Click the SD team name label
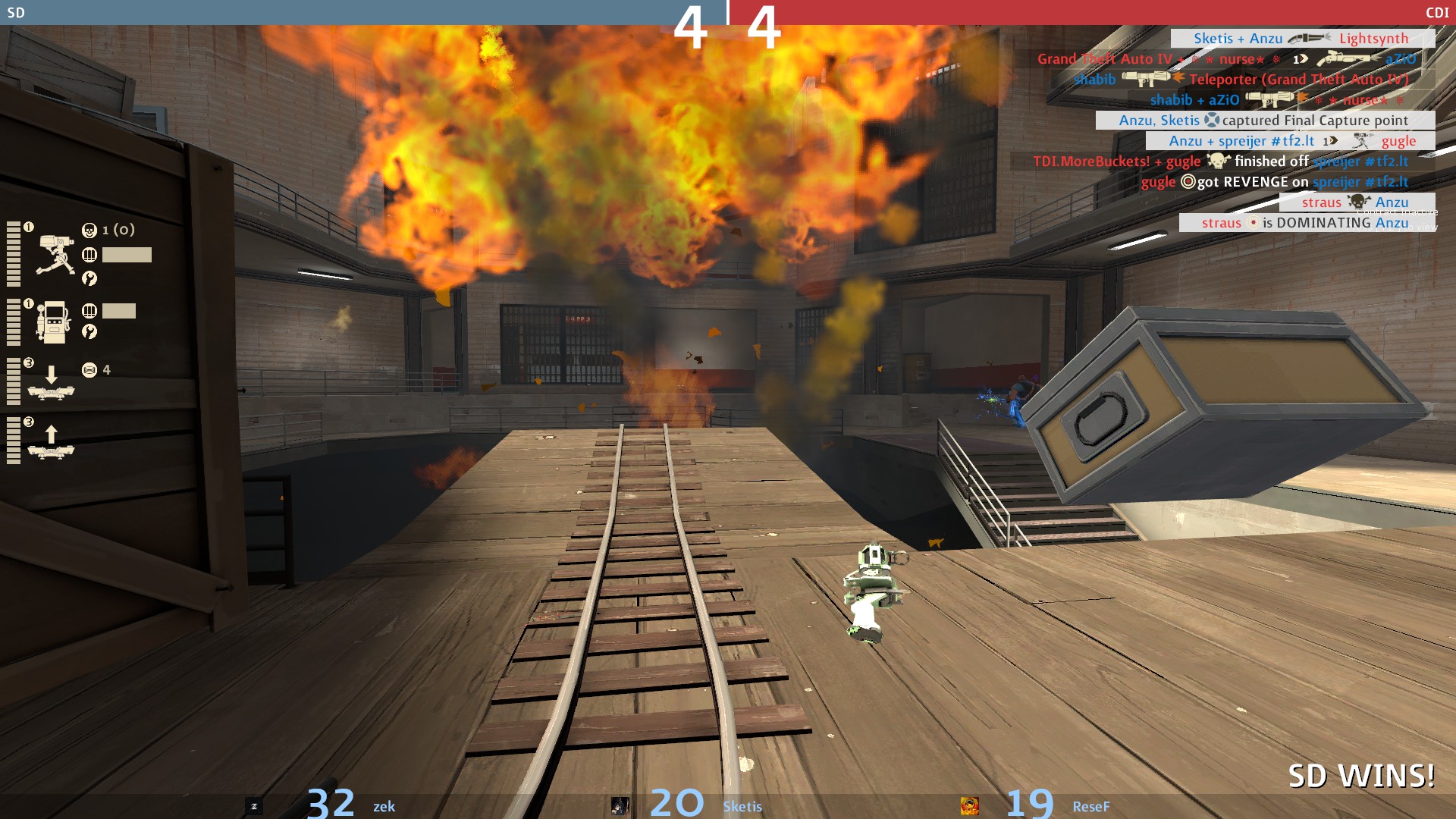Screen dimensions: 1456x819 coord(16,13)
